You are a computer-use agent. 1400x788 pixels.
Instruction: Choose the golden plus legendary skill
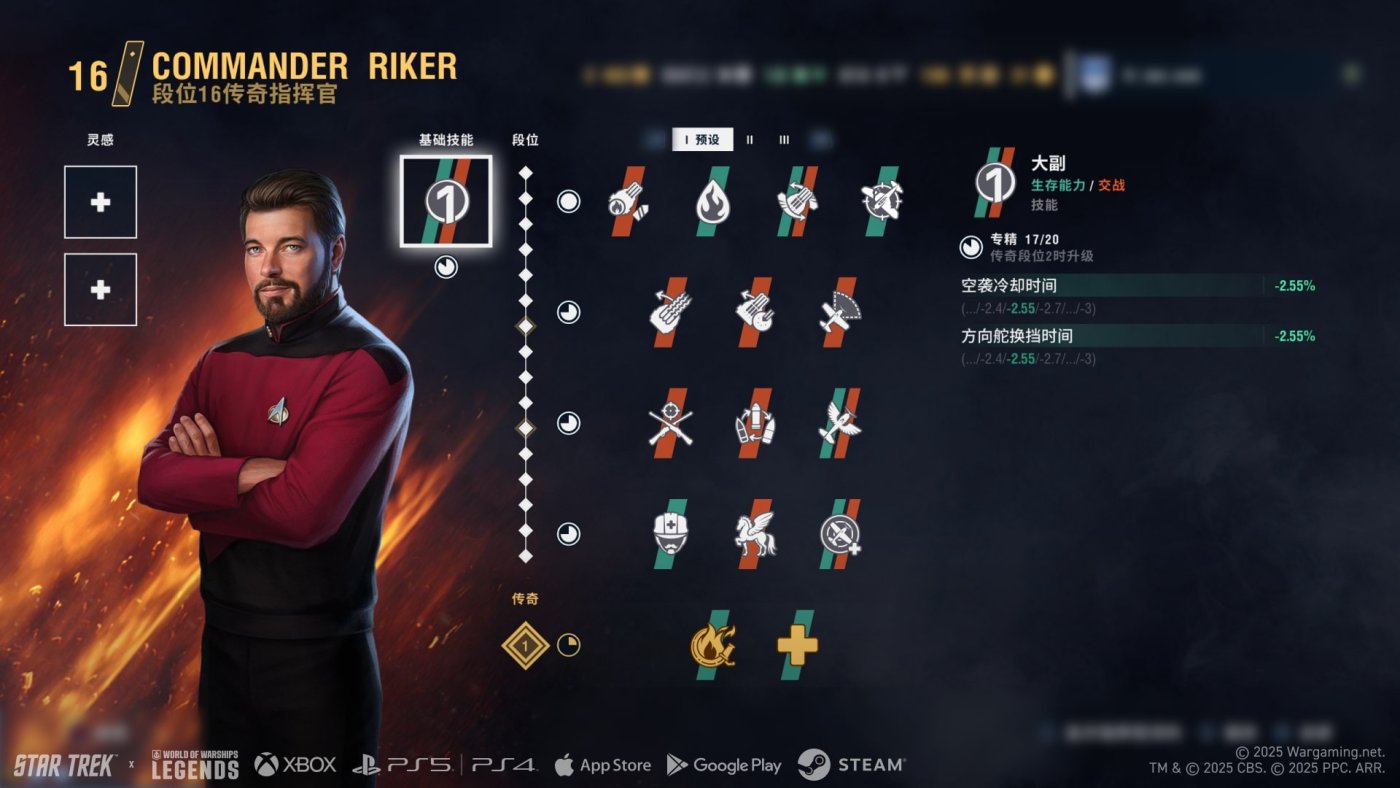point(797,645)
